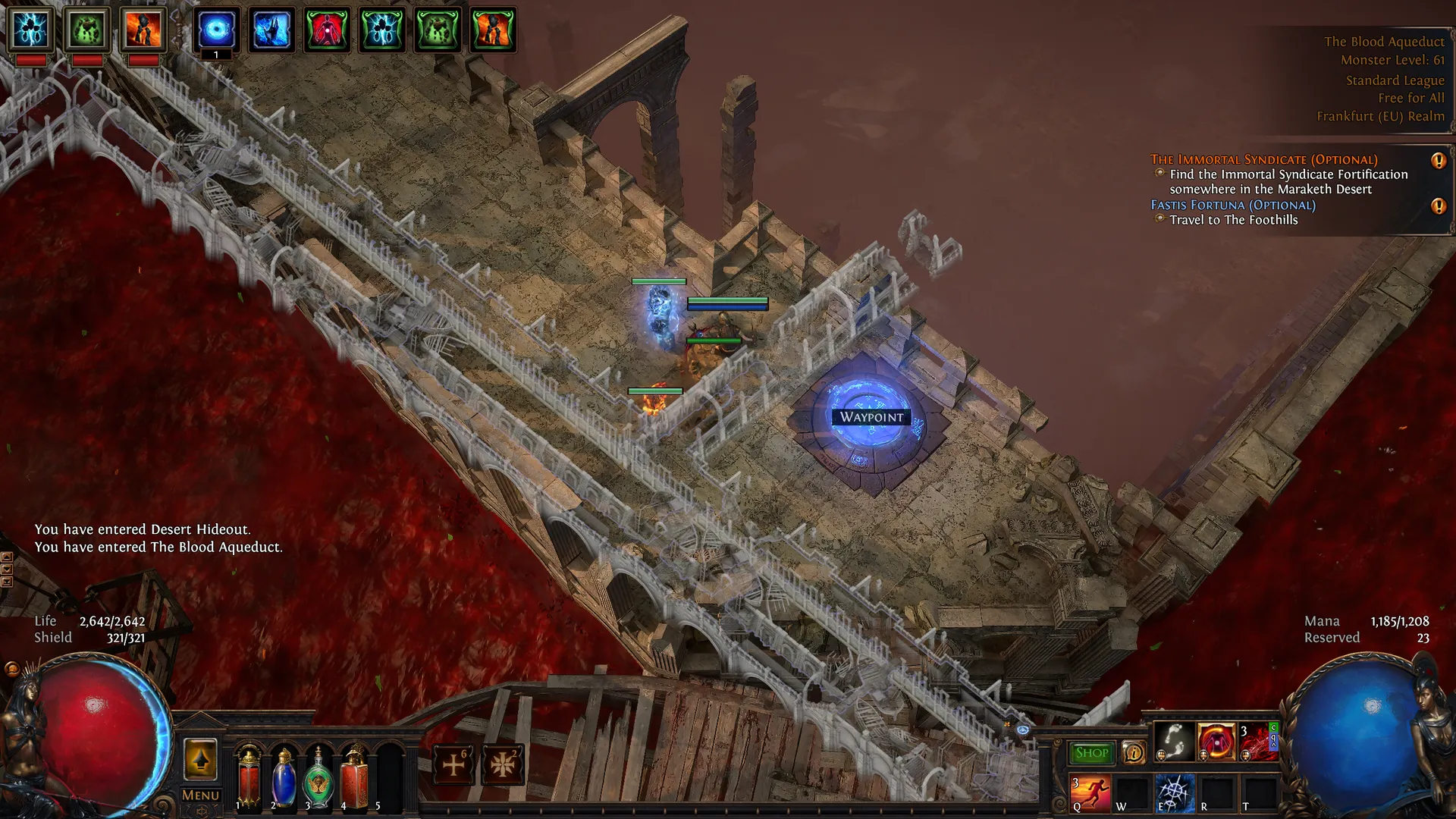Viewport: 1456px width, 819px height.
Task: Cast the blue frost sigil skill
Action: (x=1174, y=792)
